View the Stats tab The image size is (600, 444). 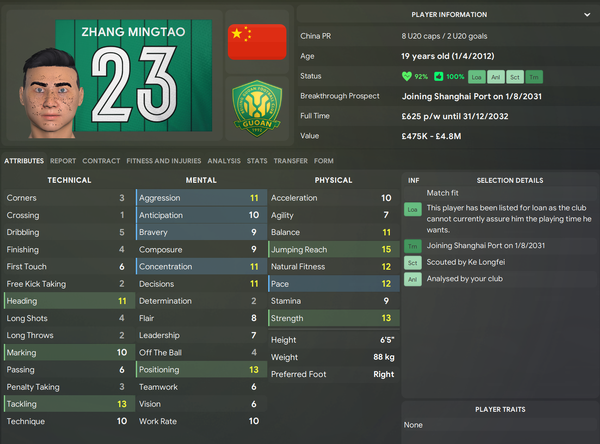point(257,160)
